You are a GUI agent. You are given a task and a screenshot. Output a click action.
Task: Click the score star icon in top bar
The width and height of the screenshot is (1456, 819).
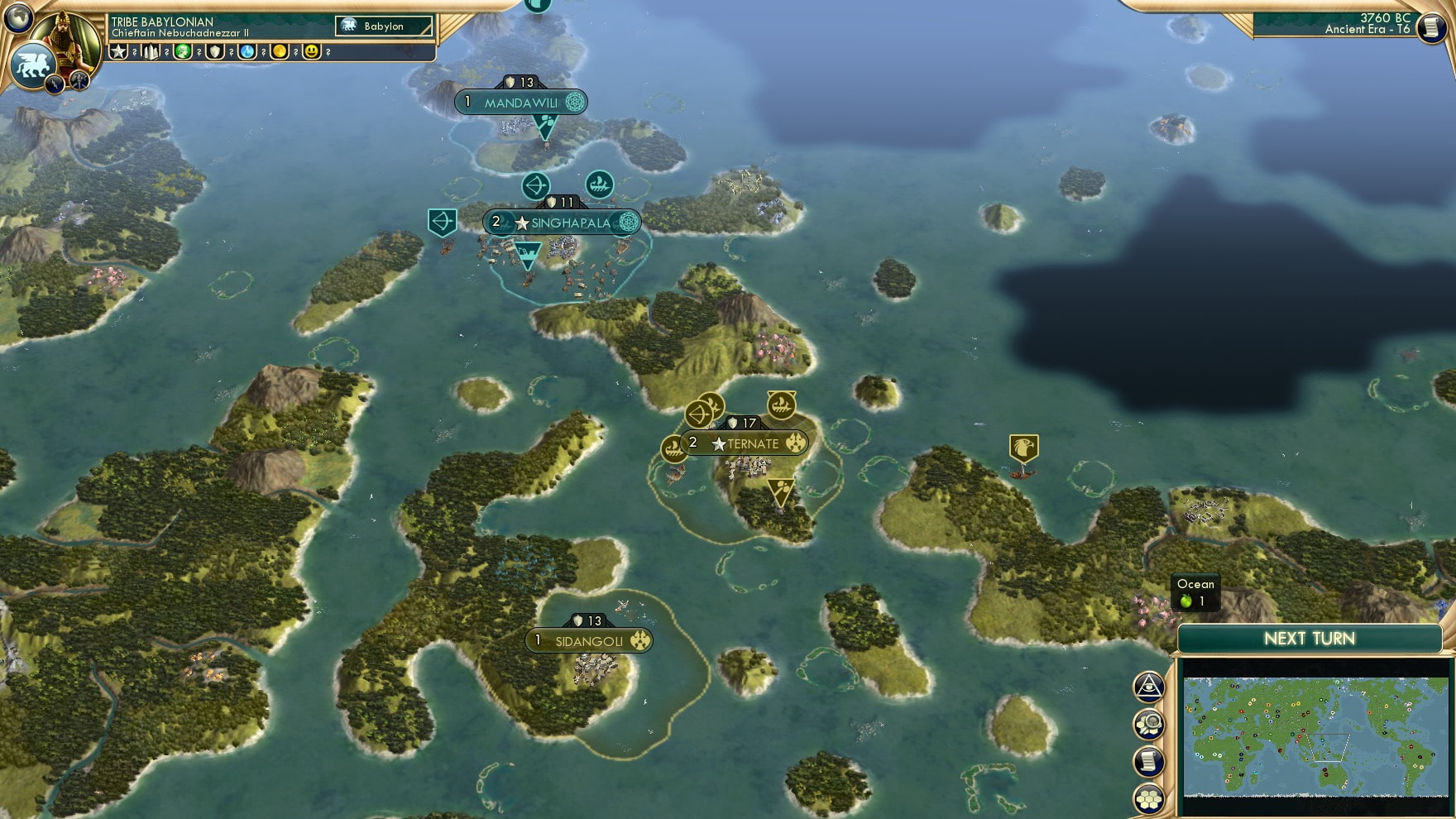121,51
